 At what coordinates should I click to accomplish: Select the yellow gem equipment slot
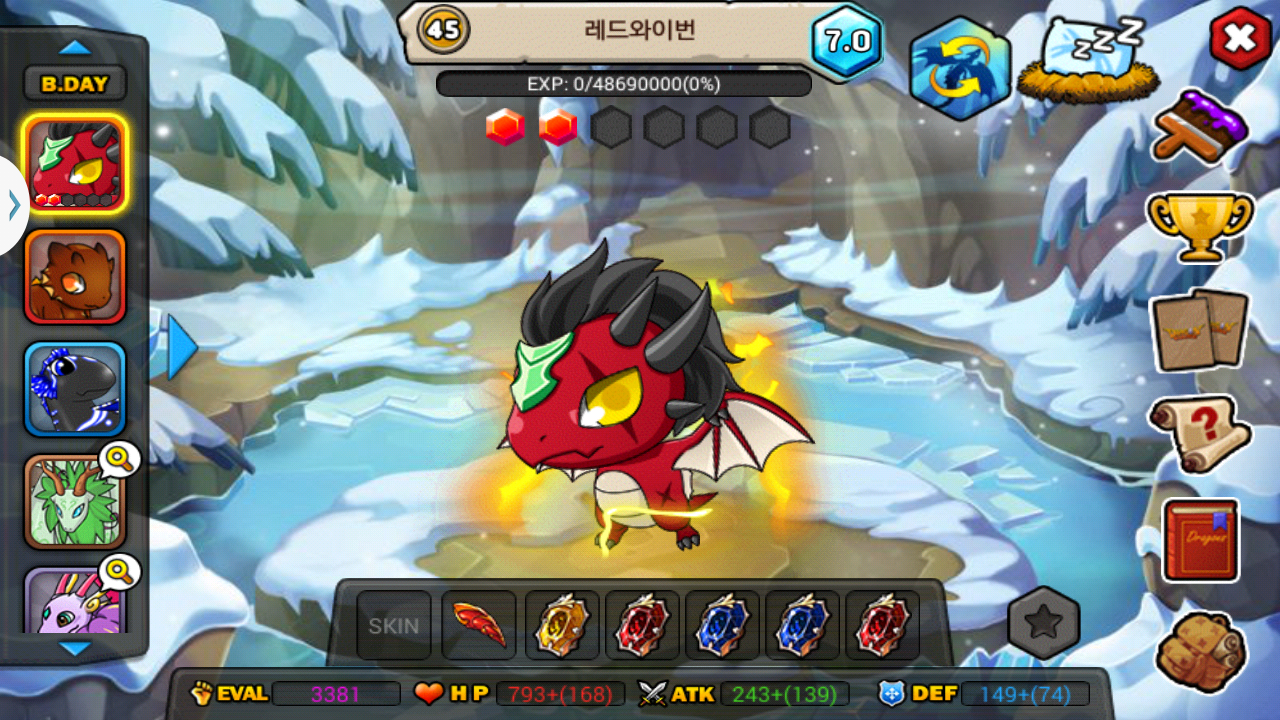pyautogui.click(x=562, y=626)
